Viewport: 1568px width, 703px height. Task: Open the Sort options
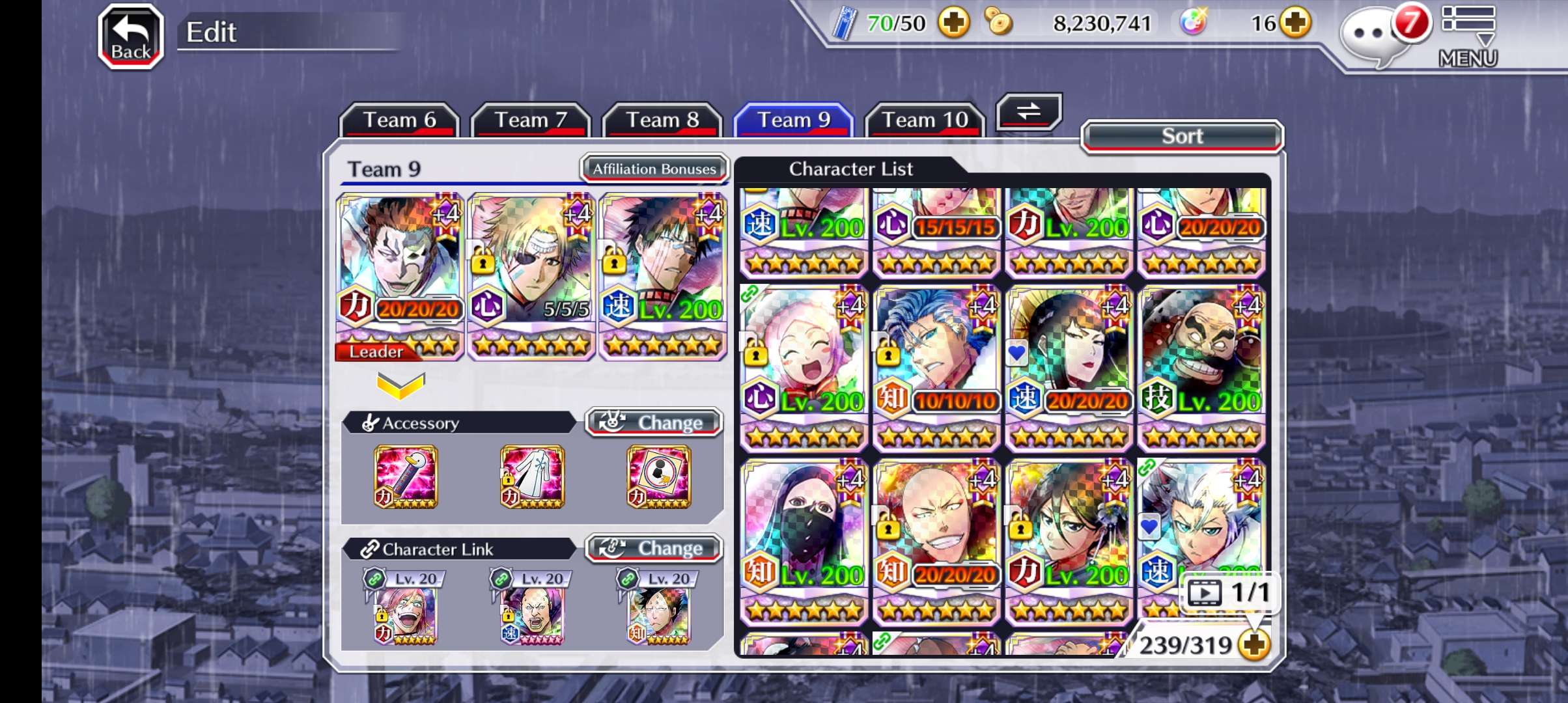1182,136
